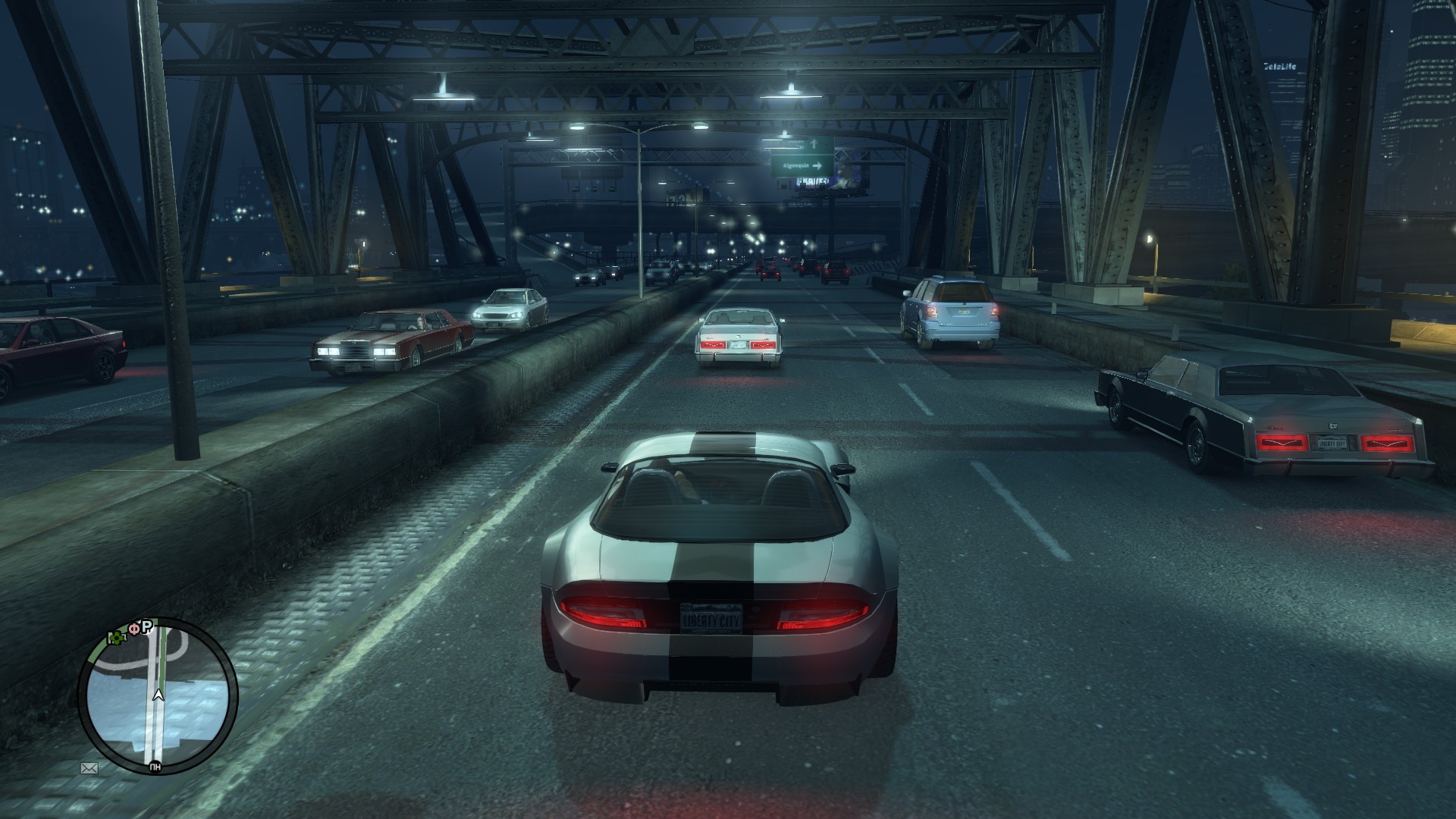Open the envelope message icon
This screenshot has height=819, width=1456.
pyautogui.click(x=89, y=767)
